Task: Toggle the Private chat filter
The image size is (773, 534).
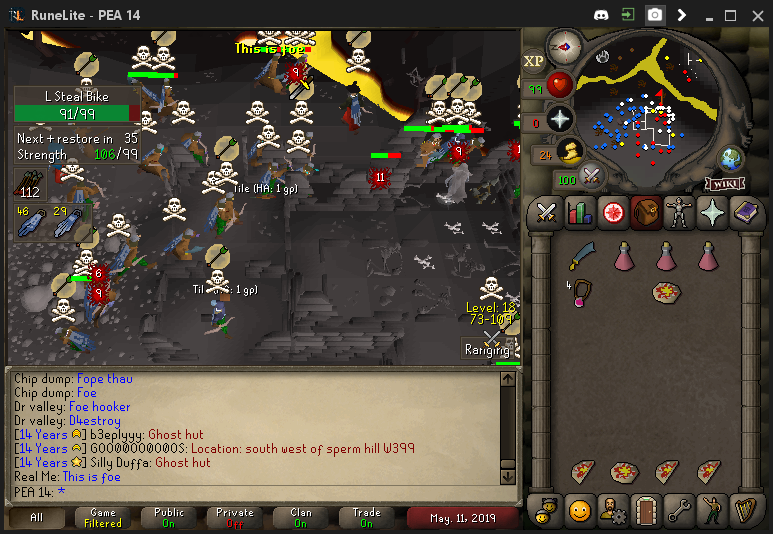Action: pos(235,518)
